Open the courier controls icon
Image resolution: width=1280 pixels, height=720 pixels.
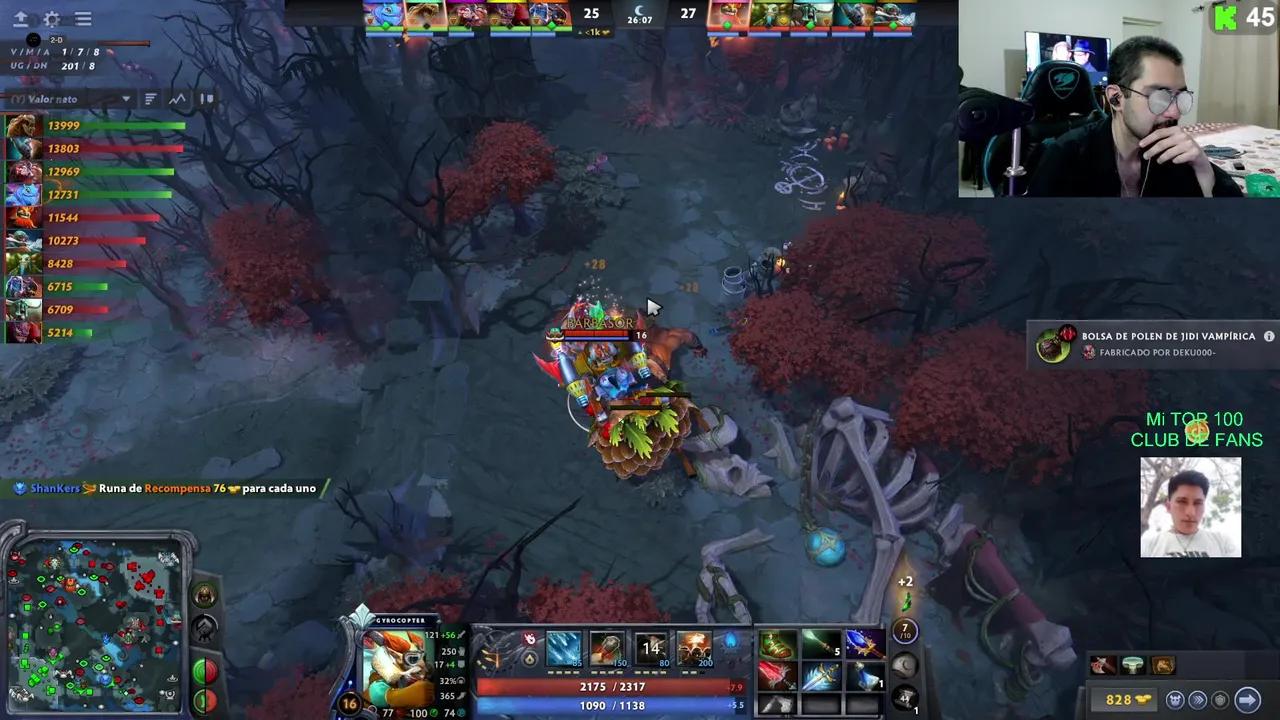[x=1176, y=698]
